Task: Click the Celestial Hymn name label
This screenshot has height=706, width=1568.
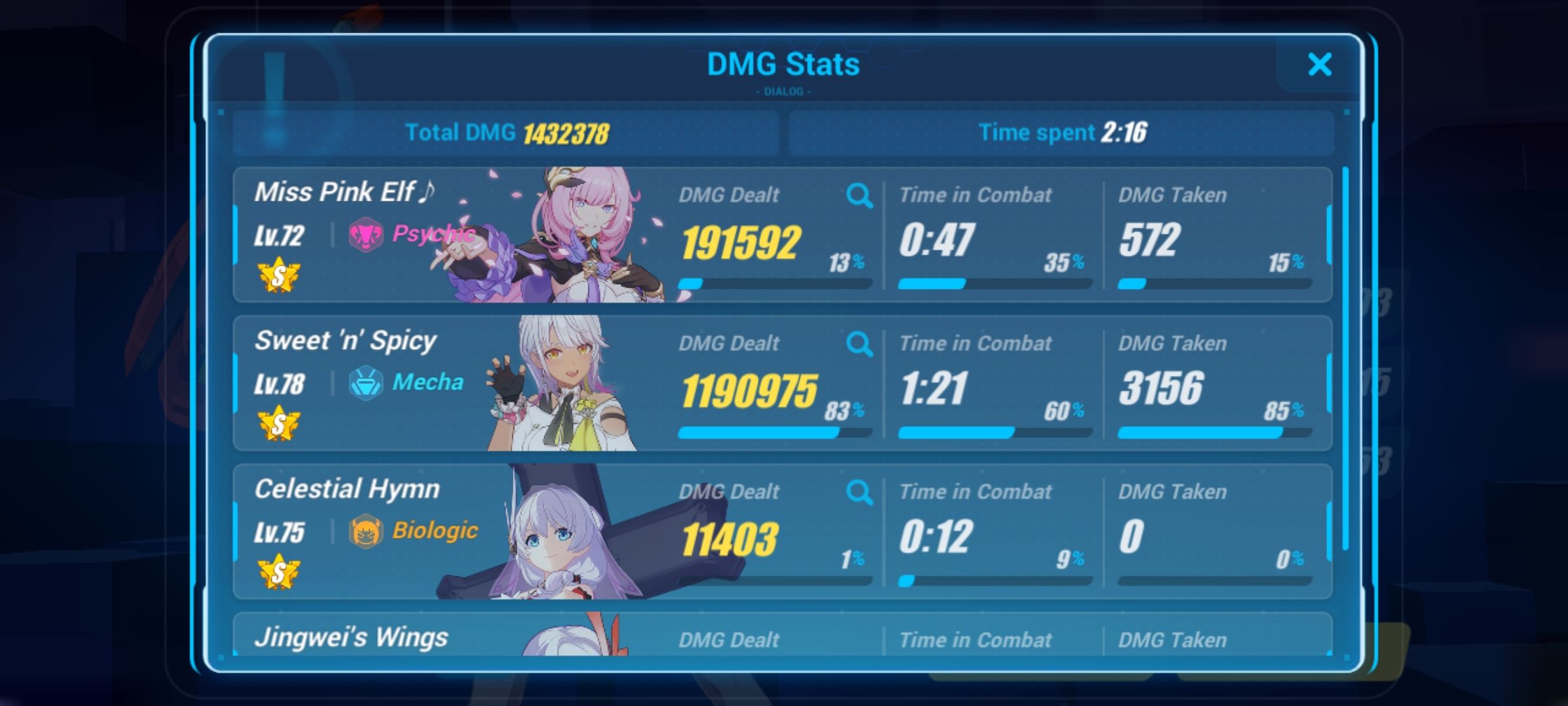Action: pyautogui.click(x=348, y=488)
